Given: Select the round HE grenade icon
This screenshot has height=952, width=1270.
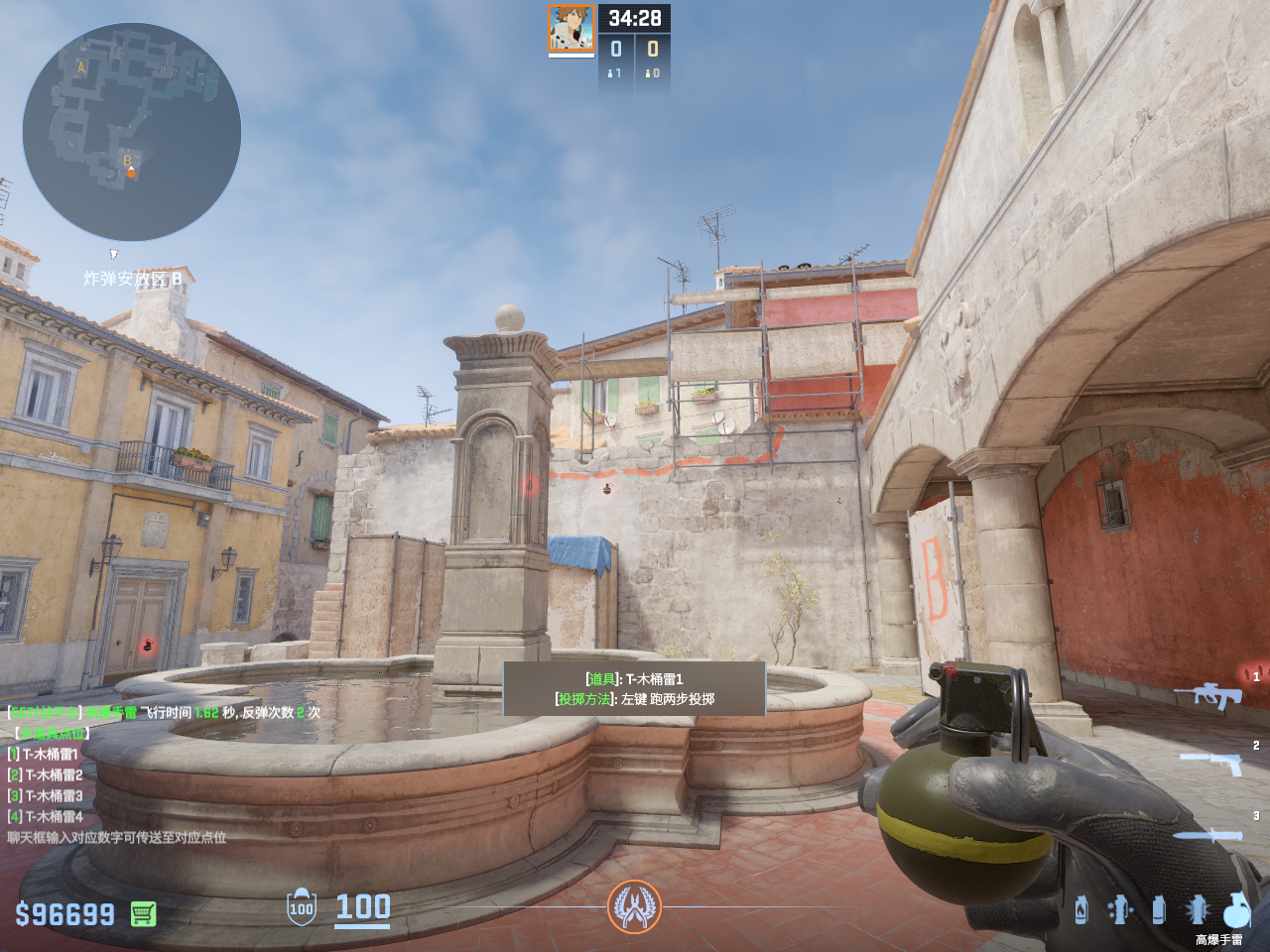Looking at the screenshot, I should click(1236, 909).
